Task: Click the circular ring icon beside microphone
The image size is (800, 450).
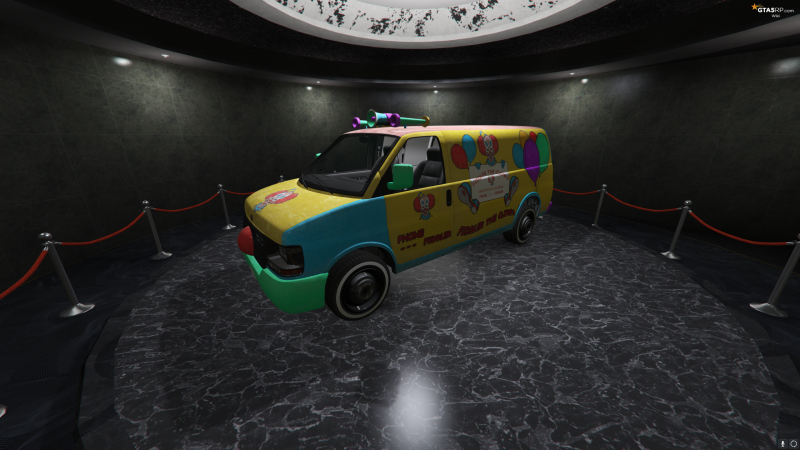Action: [791, 441]
